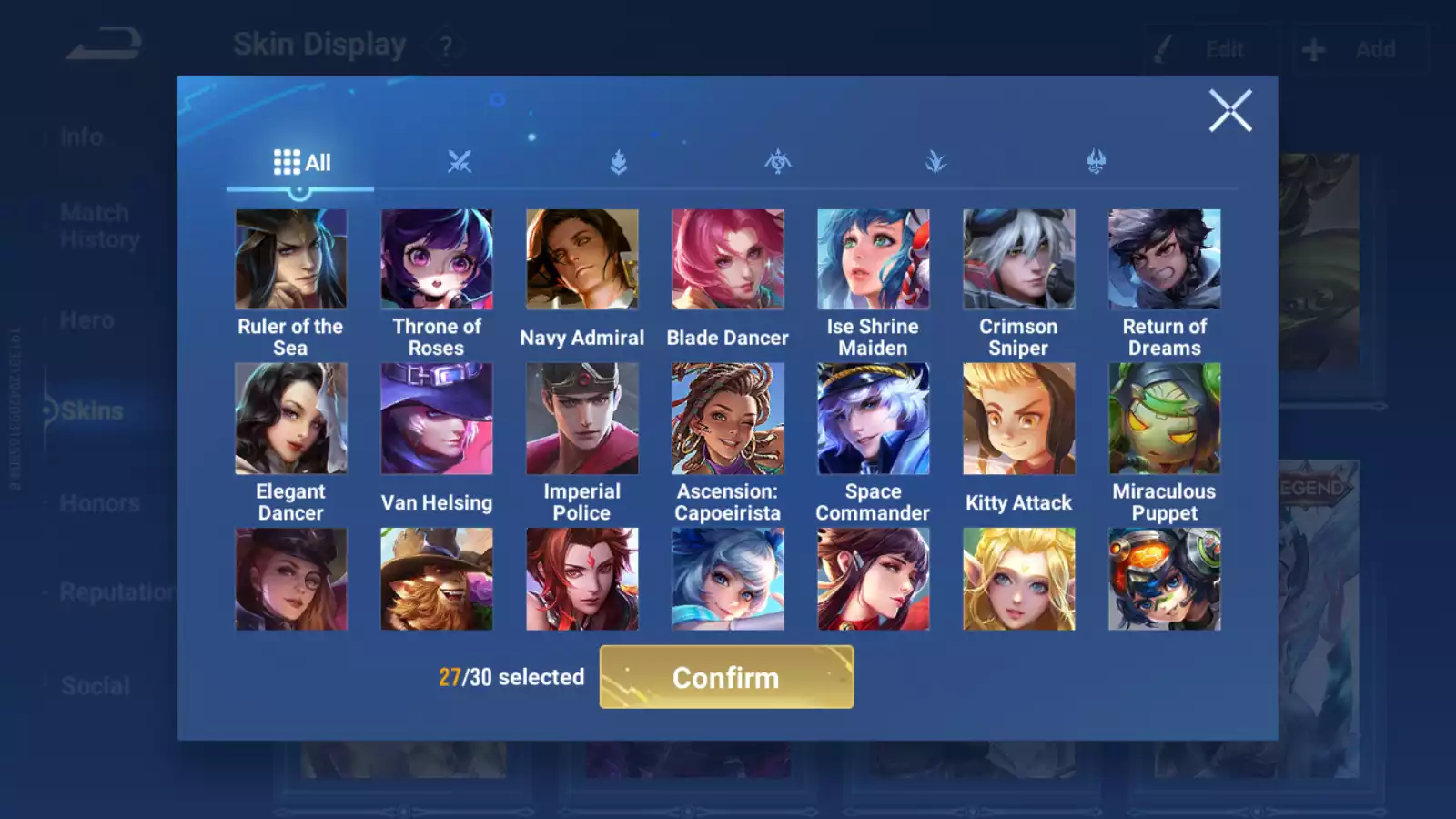Select the Ruler of the Sea skin
Viewport: 1456px width, 819px height.
290,260
